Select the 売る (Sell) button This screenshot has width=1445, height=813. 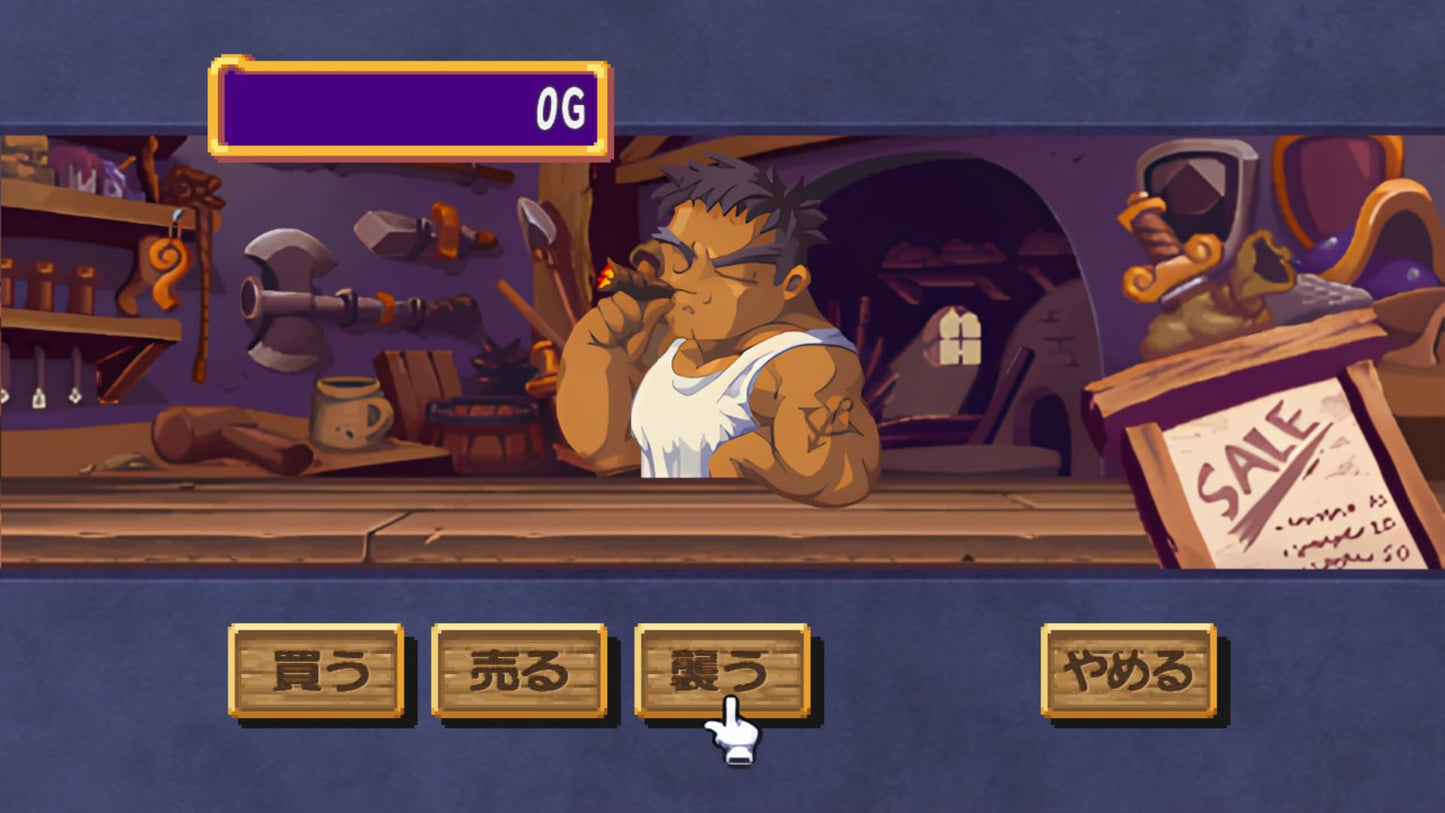pos(518,670)
